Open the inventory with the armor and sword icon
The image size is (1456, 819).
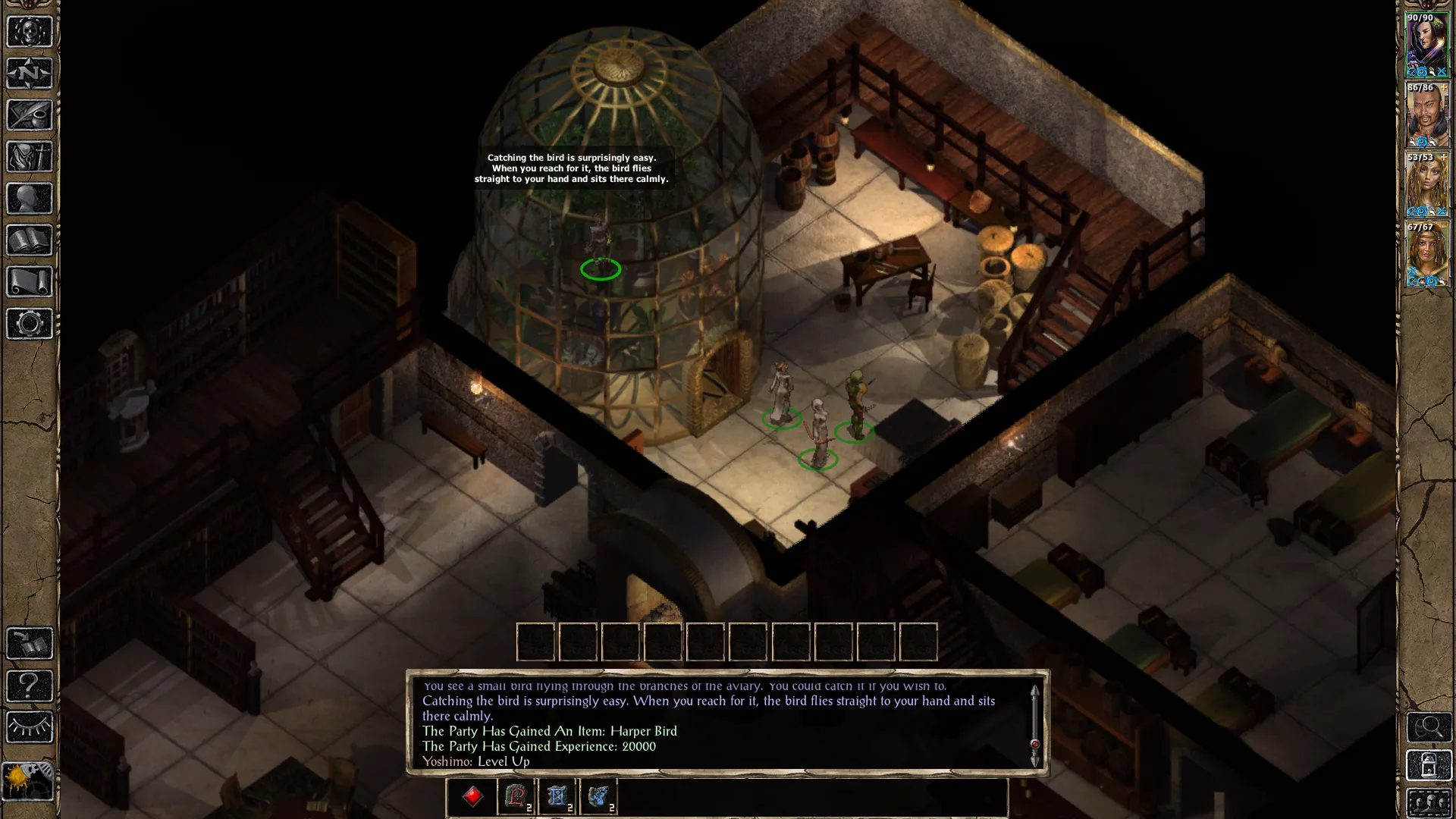[29, 157]
